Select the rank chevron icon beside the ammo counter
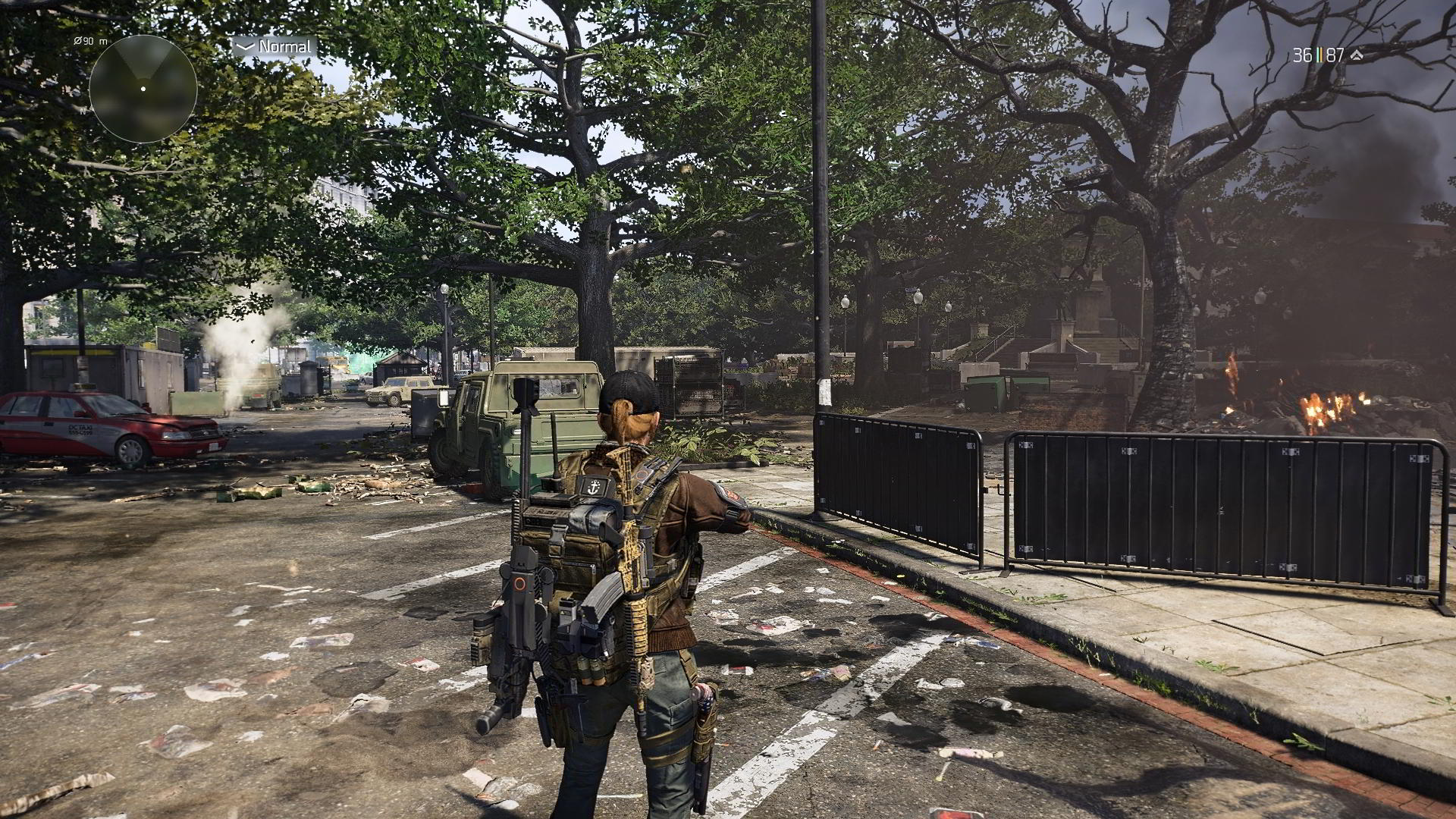The image size is (1456, 819). pos(1357,55)
